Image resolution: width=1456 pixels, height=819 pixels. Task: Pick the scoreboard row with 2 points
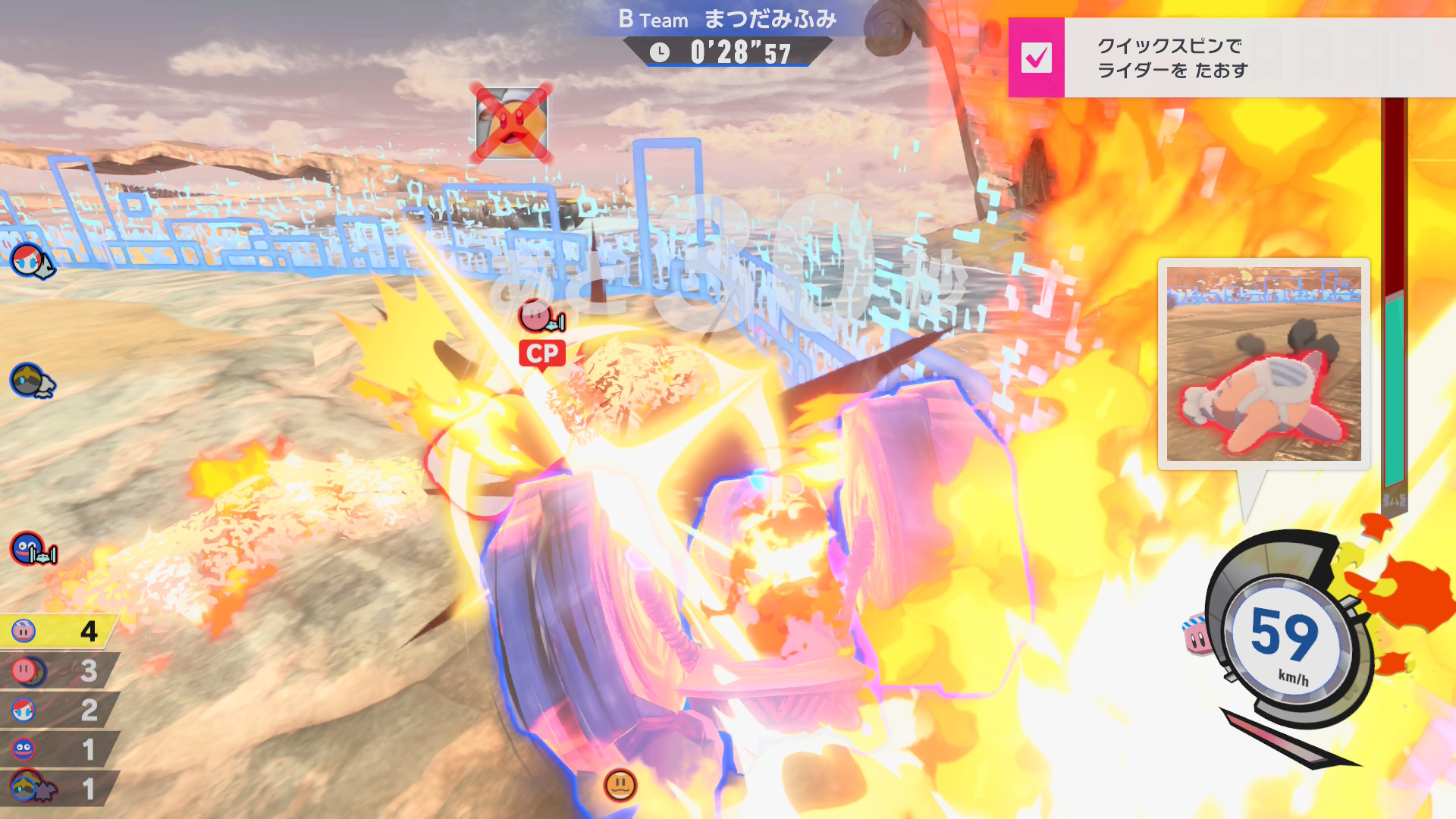click(x=58, y=710)
